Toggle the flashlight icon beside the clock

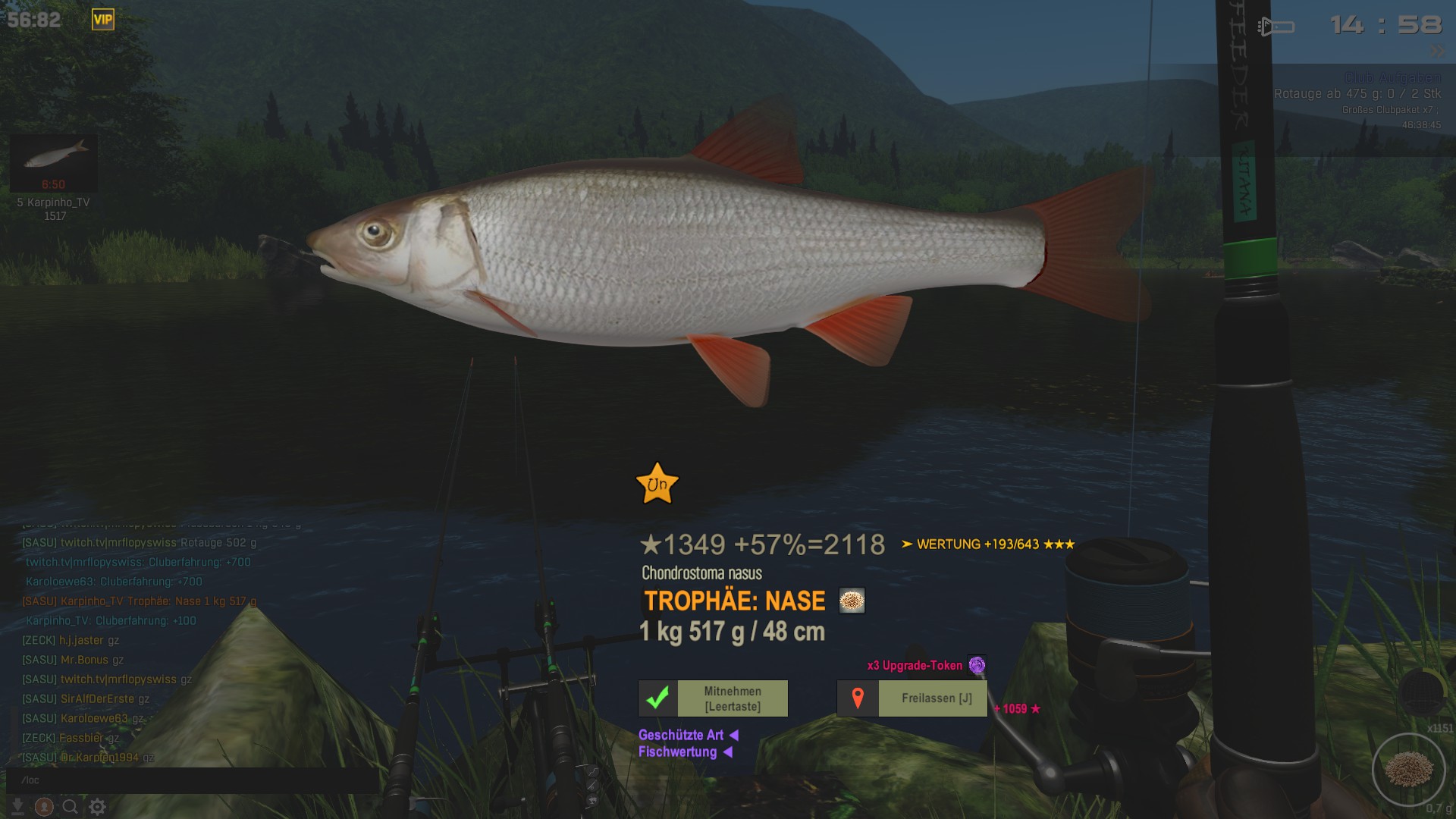[x=1276, y=27]
